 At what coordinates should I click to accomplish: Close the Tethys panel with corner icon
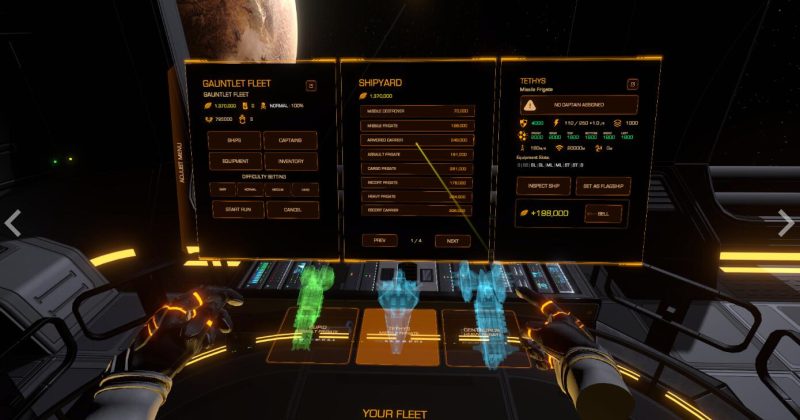click(x=632, y=85)
